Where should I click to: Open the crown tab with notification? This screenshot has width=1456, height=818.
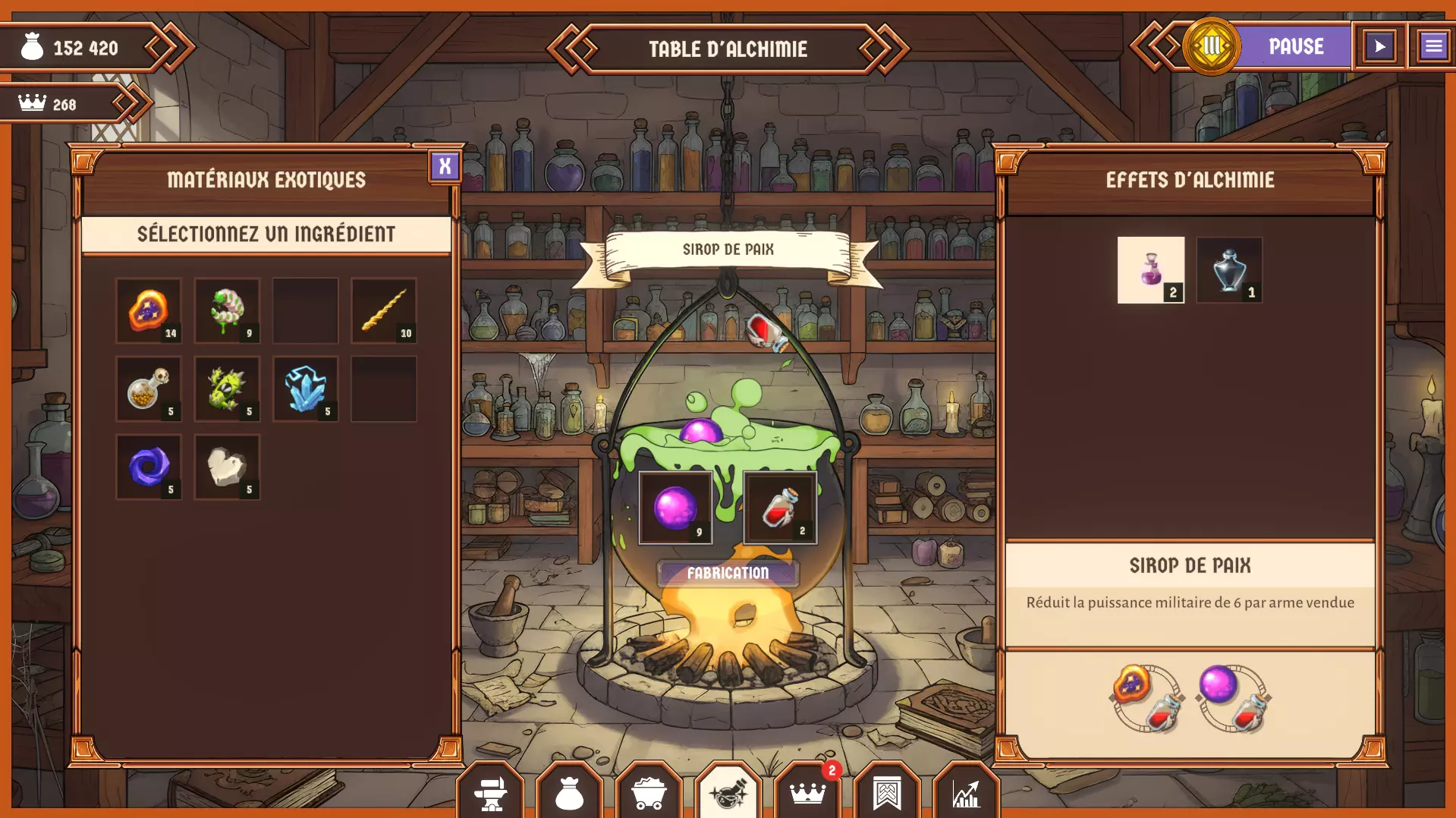click(x=807, y=793)
